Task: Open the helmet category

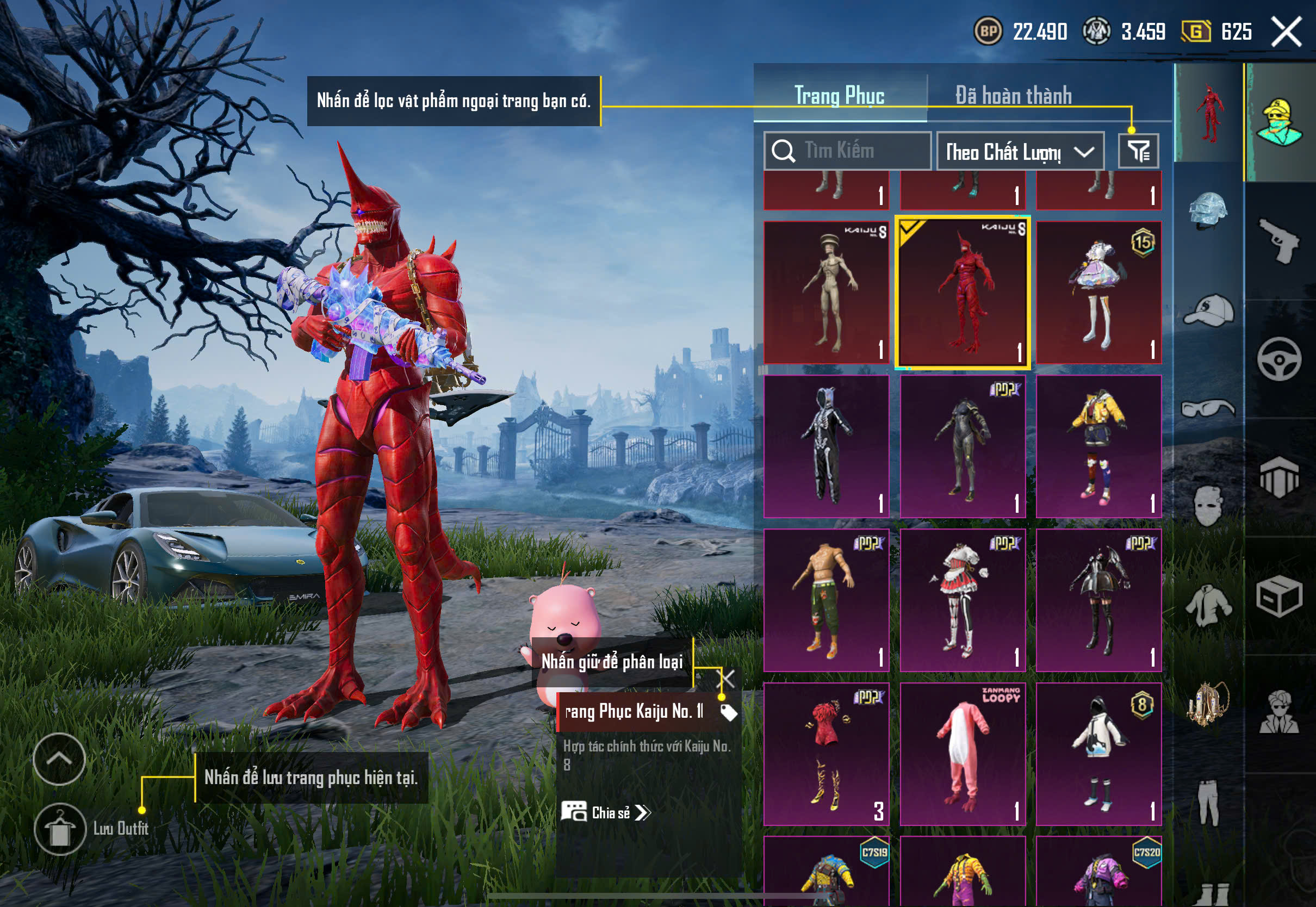Action: coord(1208,210)
